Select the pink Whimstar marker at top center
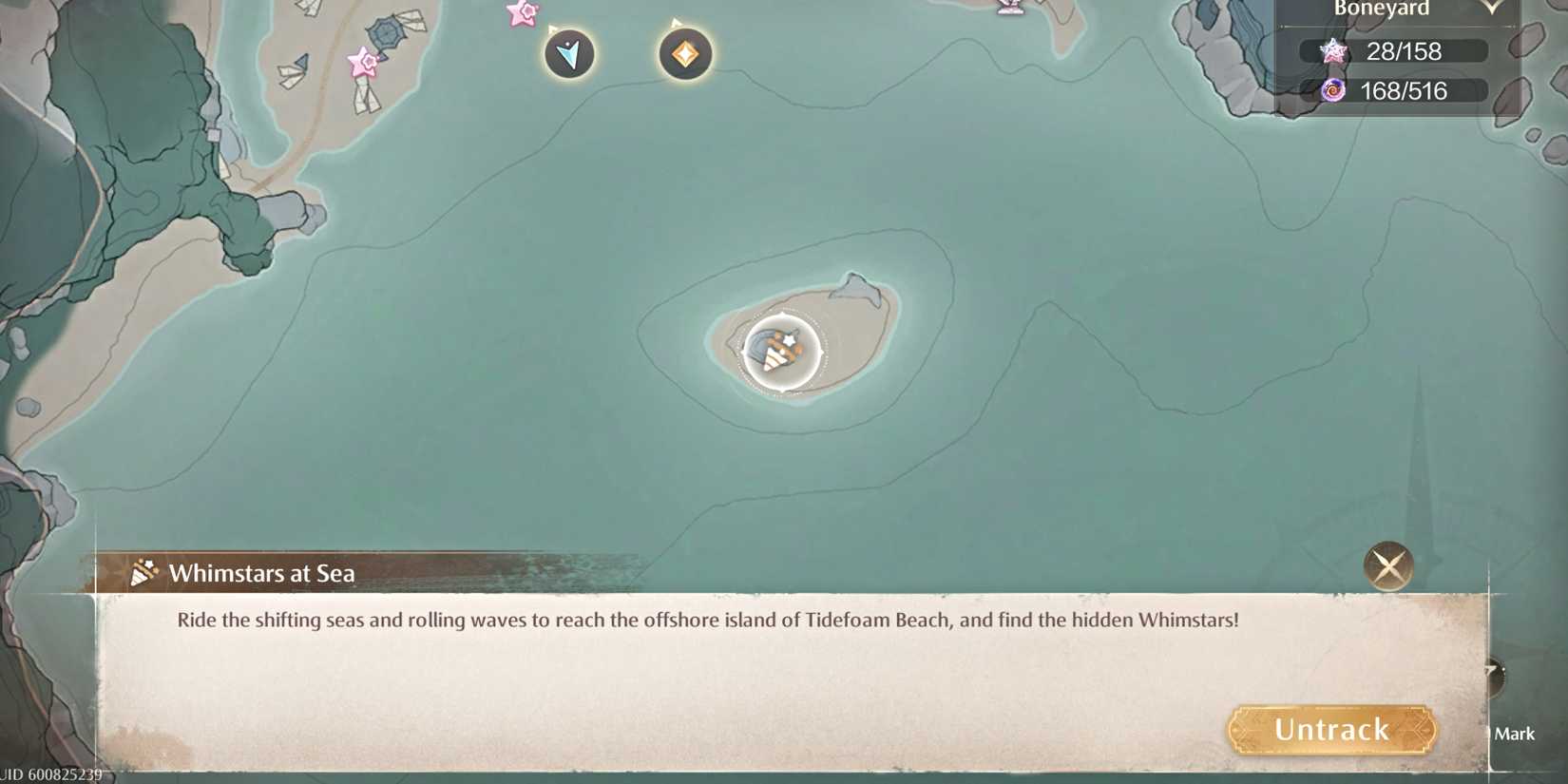The width and height of the screenshot is (1568, 784). [x=520, y=14]
